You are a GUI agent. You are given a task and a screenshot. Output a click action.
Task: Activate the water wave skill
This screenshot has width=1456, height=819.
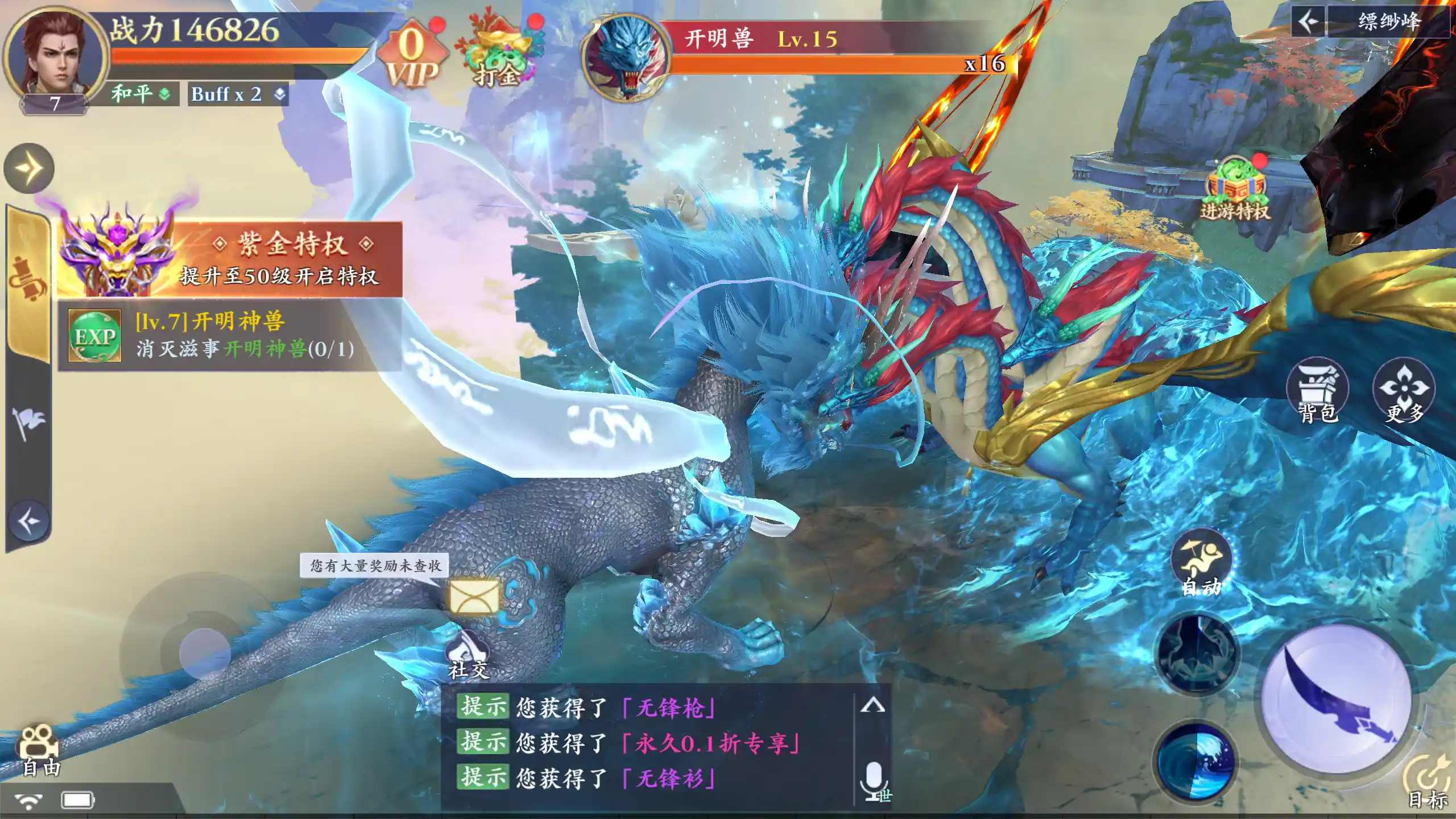pos(1196,761)
